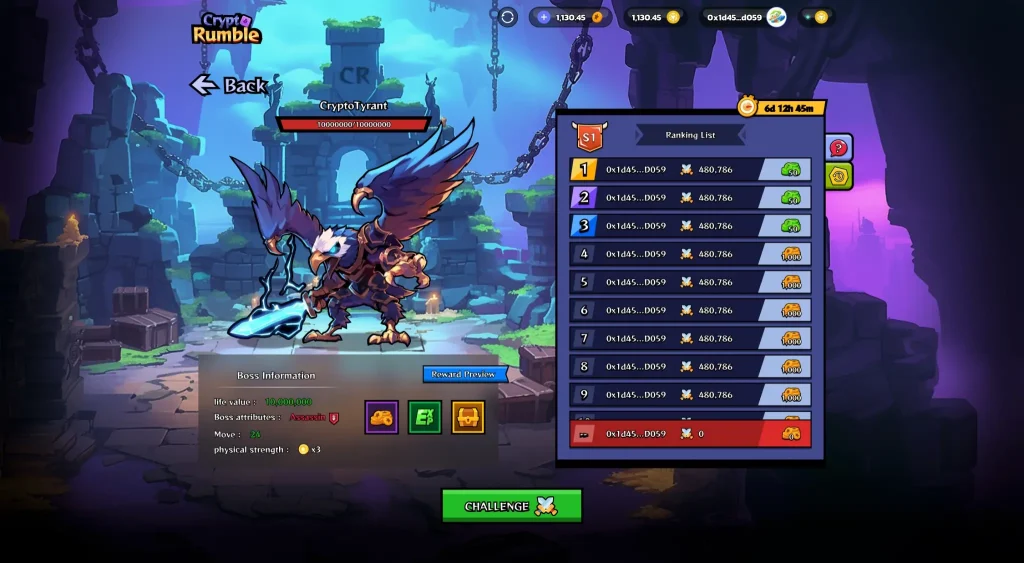Open the red question mark help tab
This screenshot has width=1024, height=563.
840,147
